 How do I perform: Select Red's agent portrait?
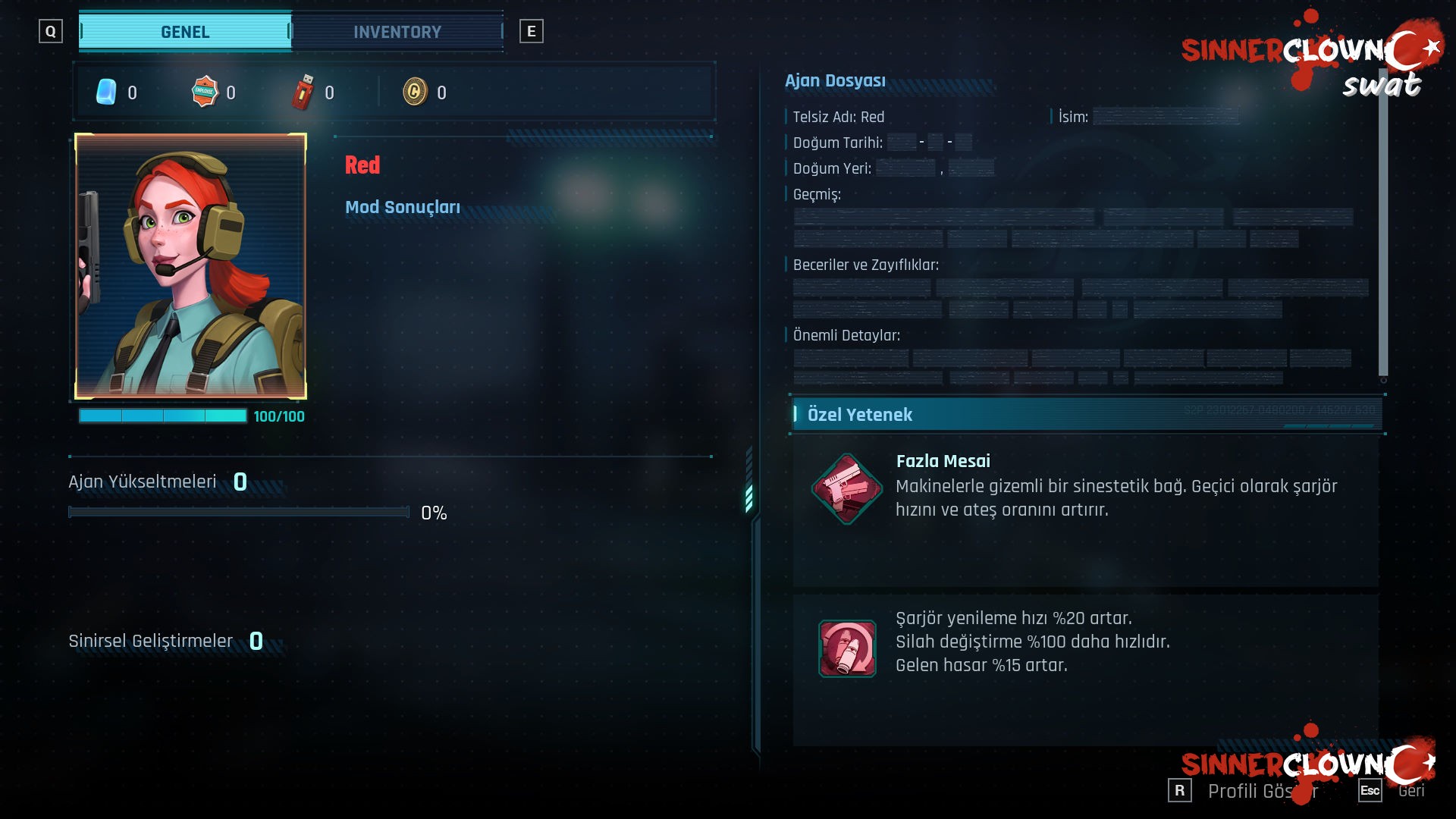[x=190, y=266]
